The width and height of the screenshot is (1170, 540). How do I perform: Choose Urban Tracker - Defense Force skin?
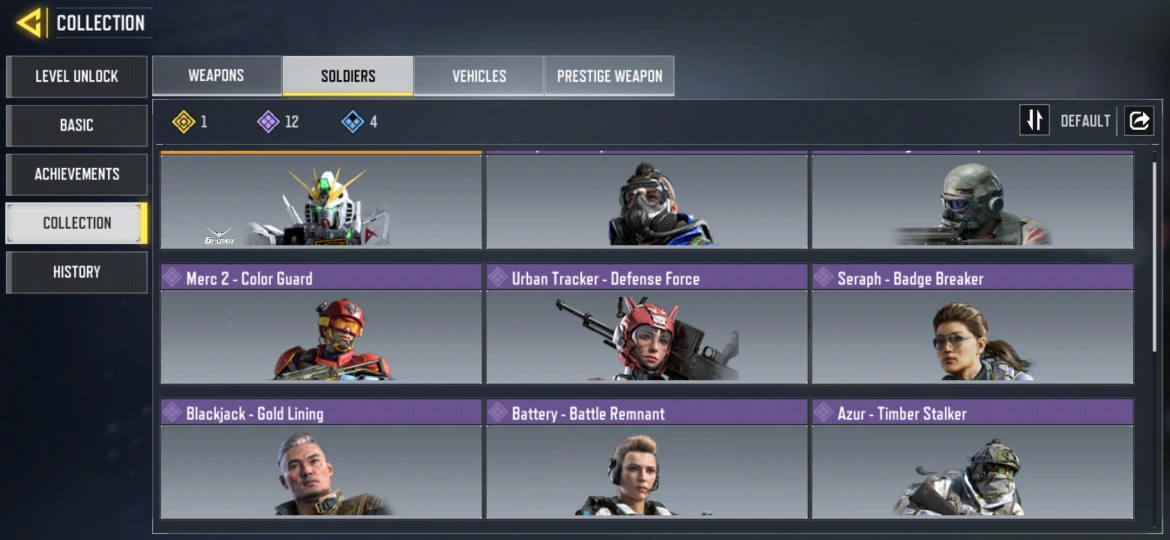point(646,324)
